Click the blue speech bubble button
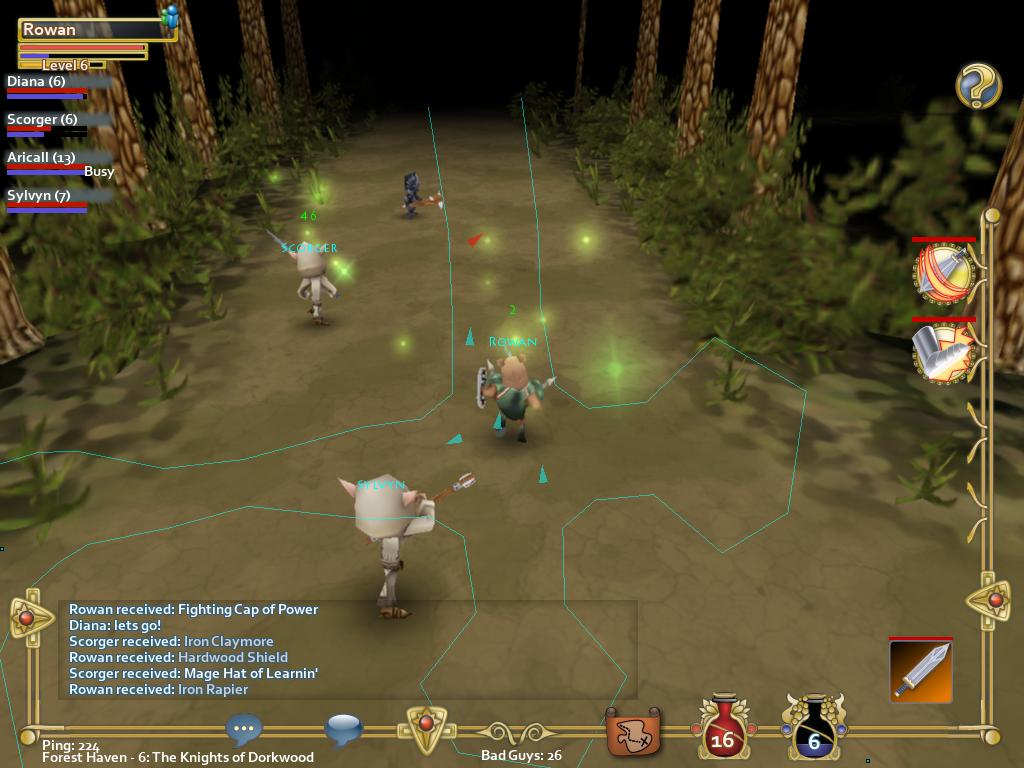This screenshot has width=1024, height=768. (343, 730)
